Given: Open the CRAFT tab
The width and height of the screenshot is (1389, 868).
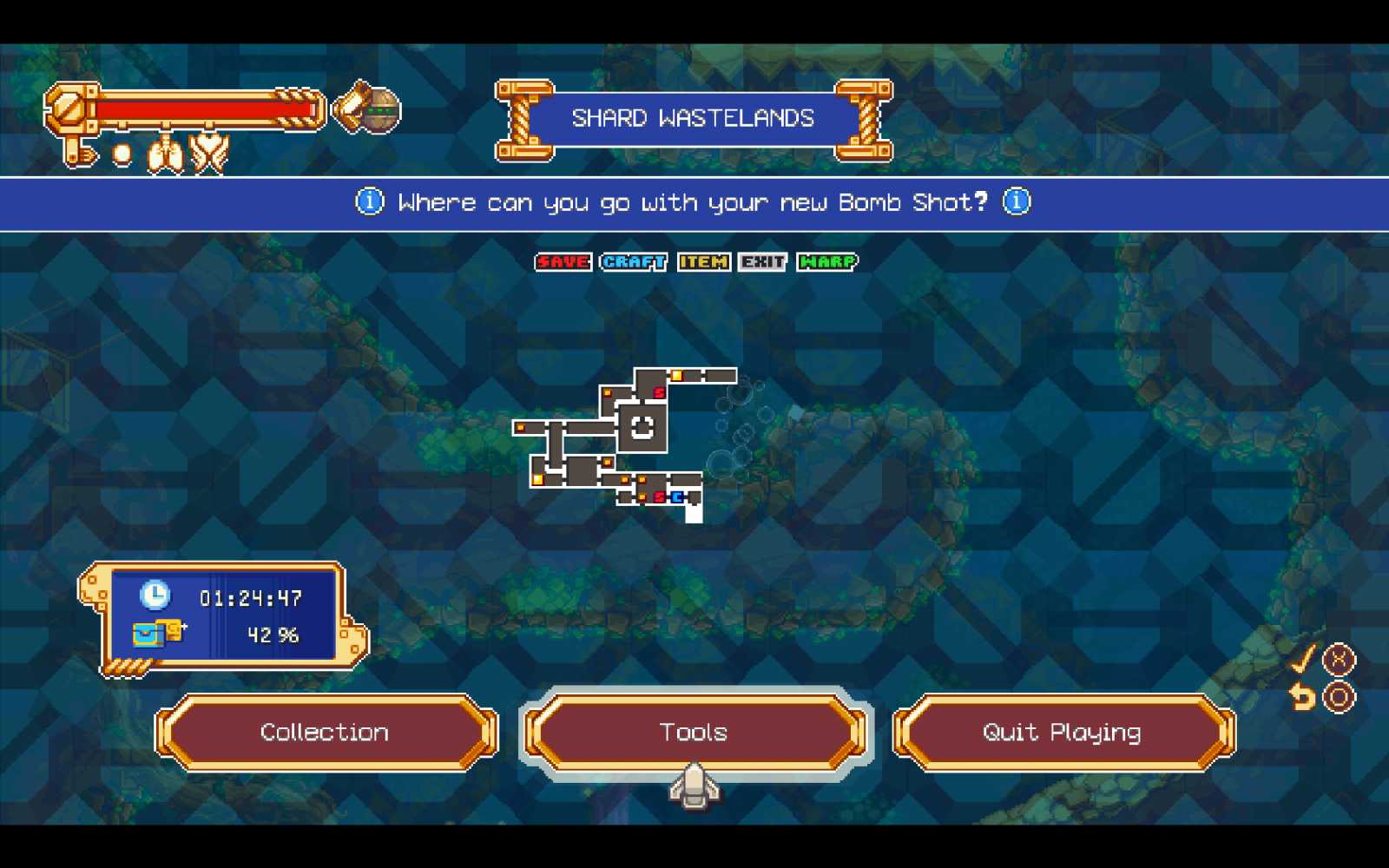Looking at the screenshot, I should pyautogui.click(x=633, y=261).
